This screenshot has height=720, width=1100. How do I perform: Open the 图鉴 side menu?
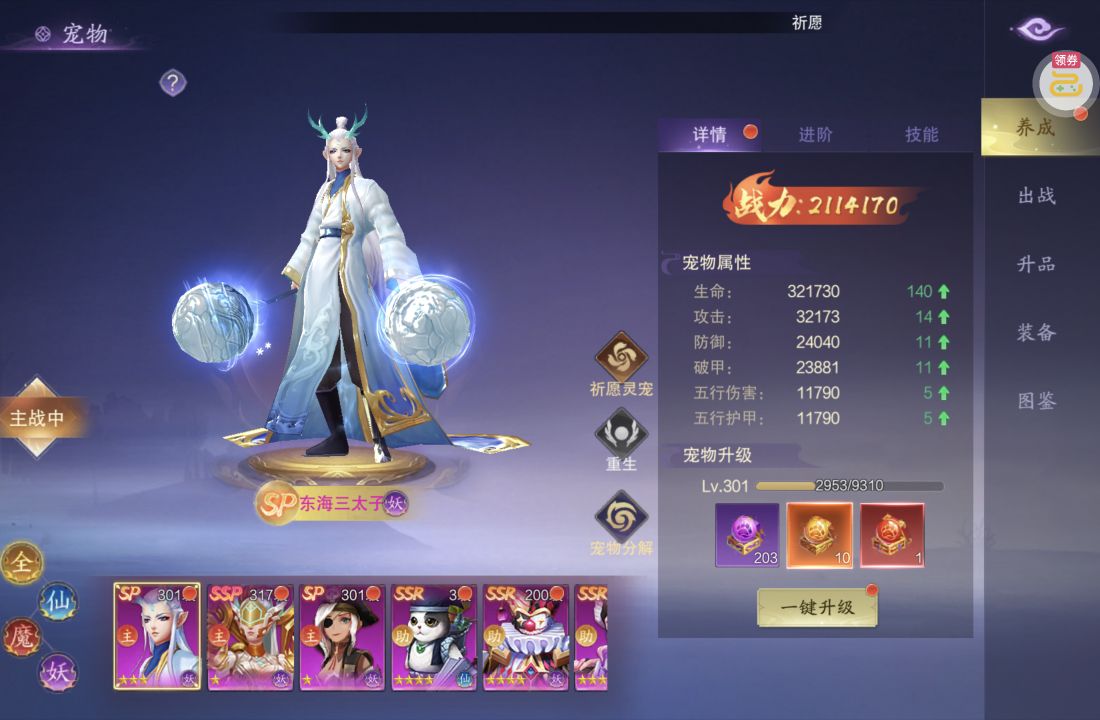click(x=1037, y=401)
